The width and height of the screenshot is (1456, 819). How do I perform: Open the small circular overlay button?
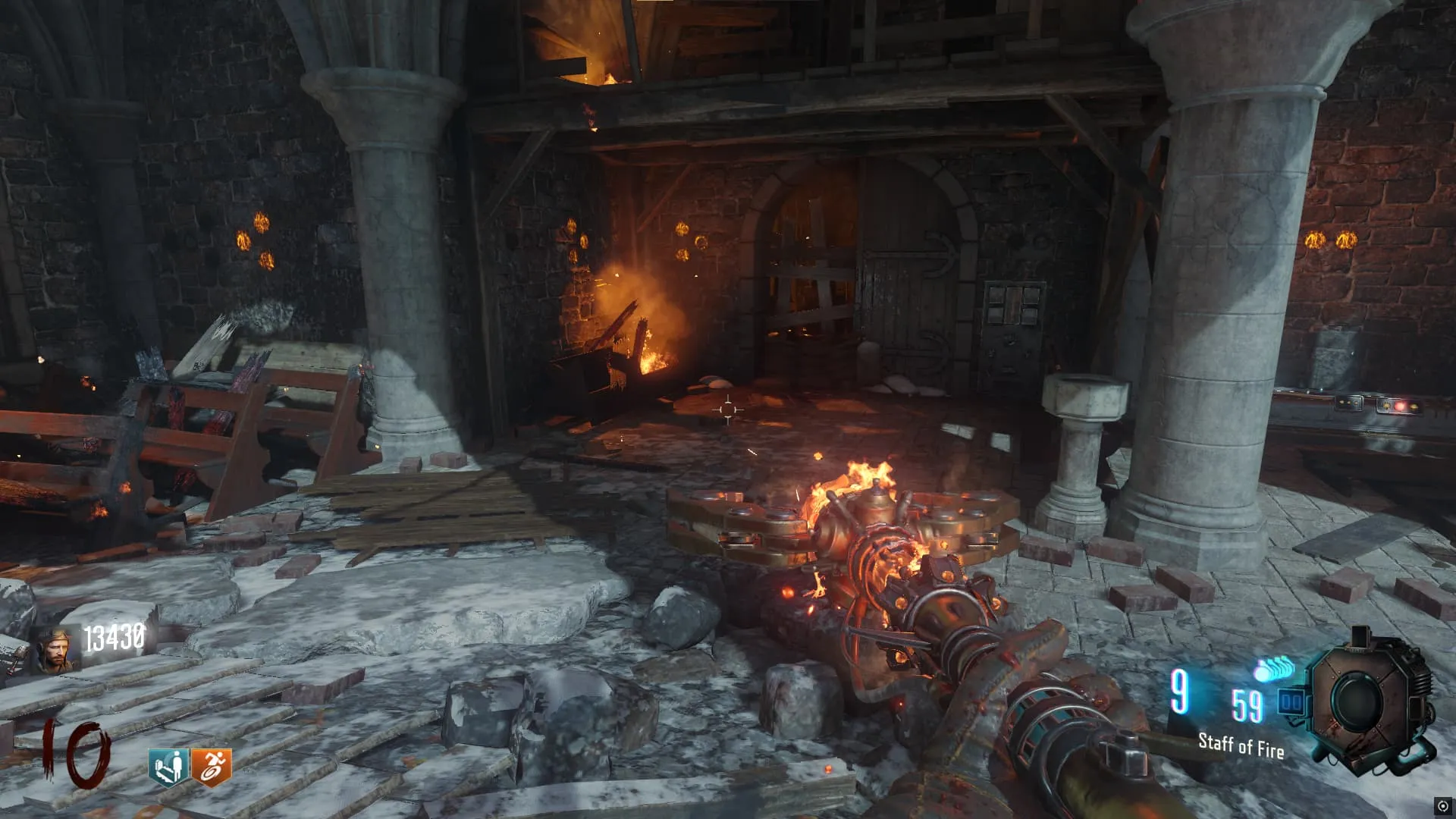[1442, 806]
